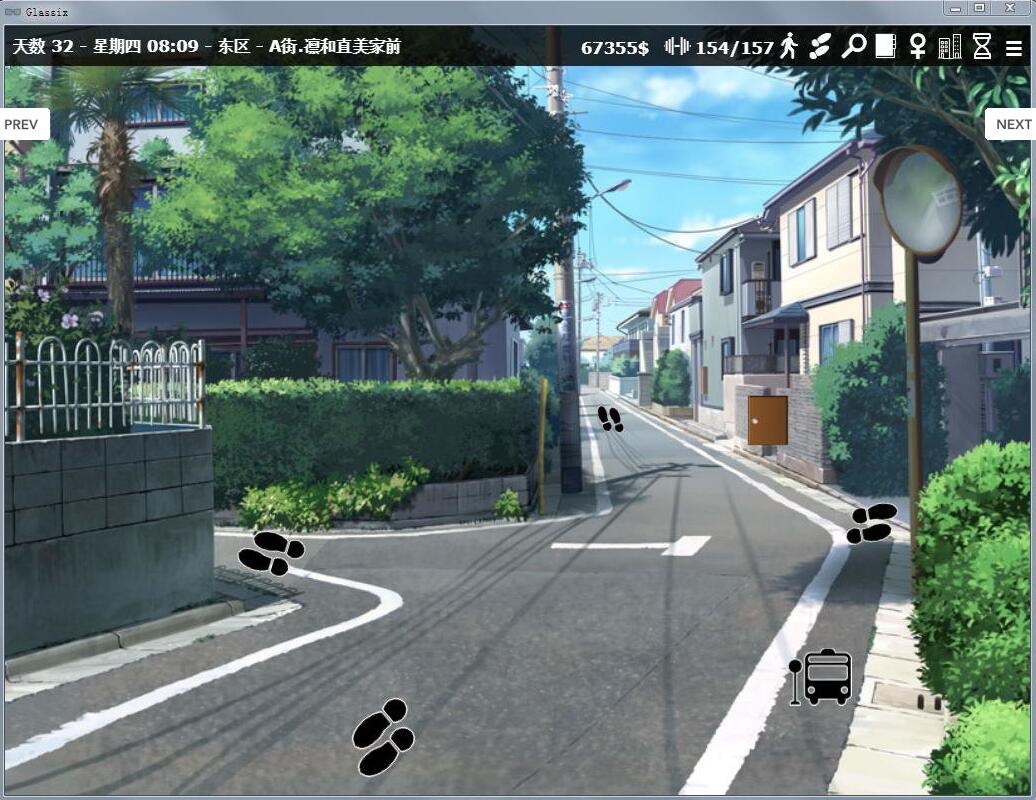Image resolution: width=1036 pixels, height=800 pixels.
Task: Click the footprints icon in the top bar
Action: (820, 46)
